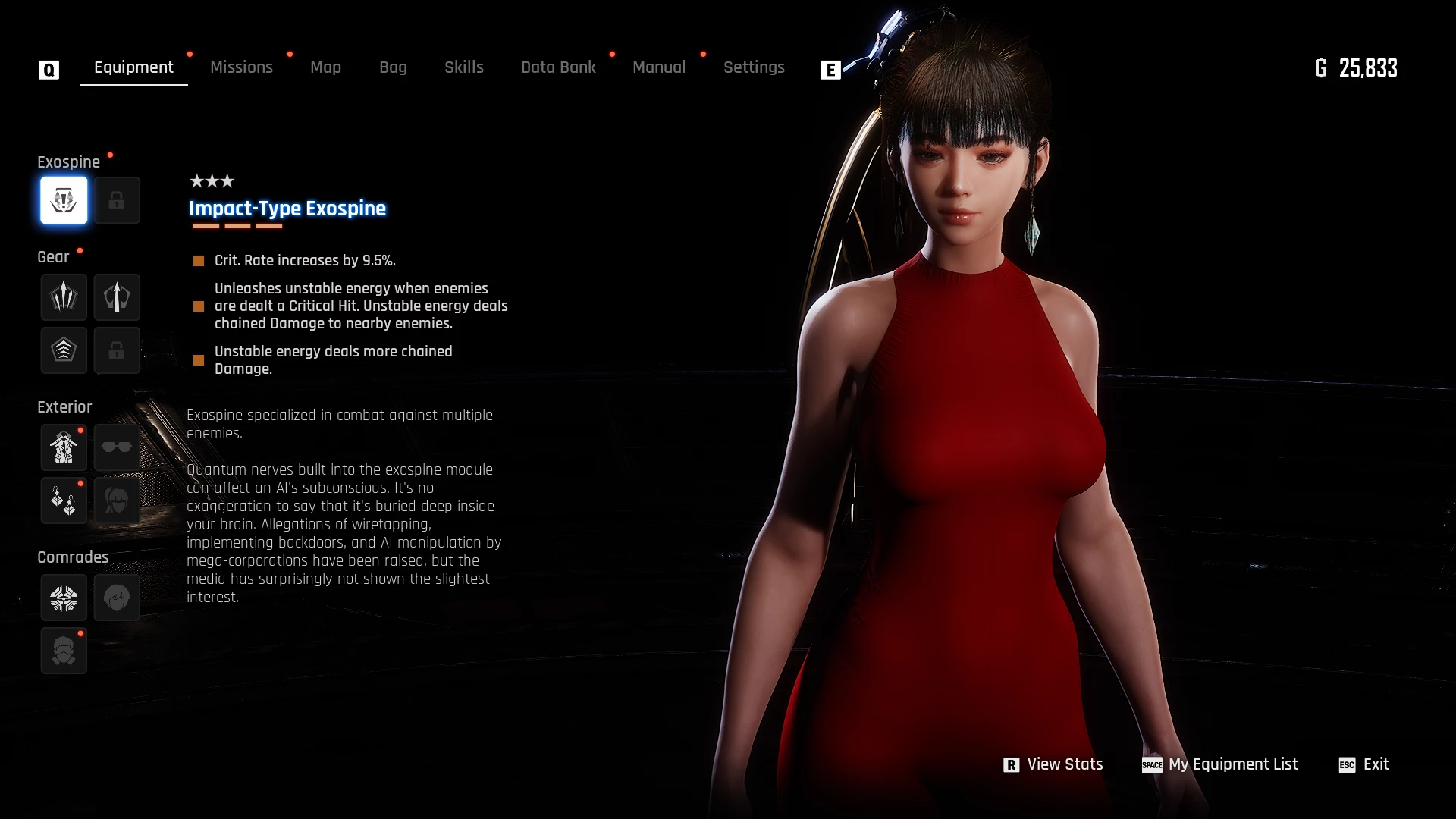Select the Skills tab

463,67
